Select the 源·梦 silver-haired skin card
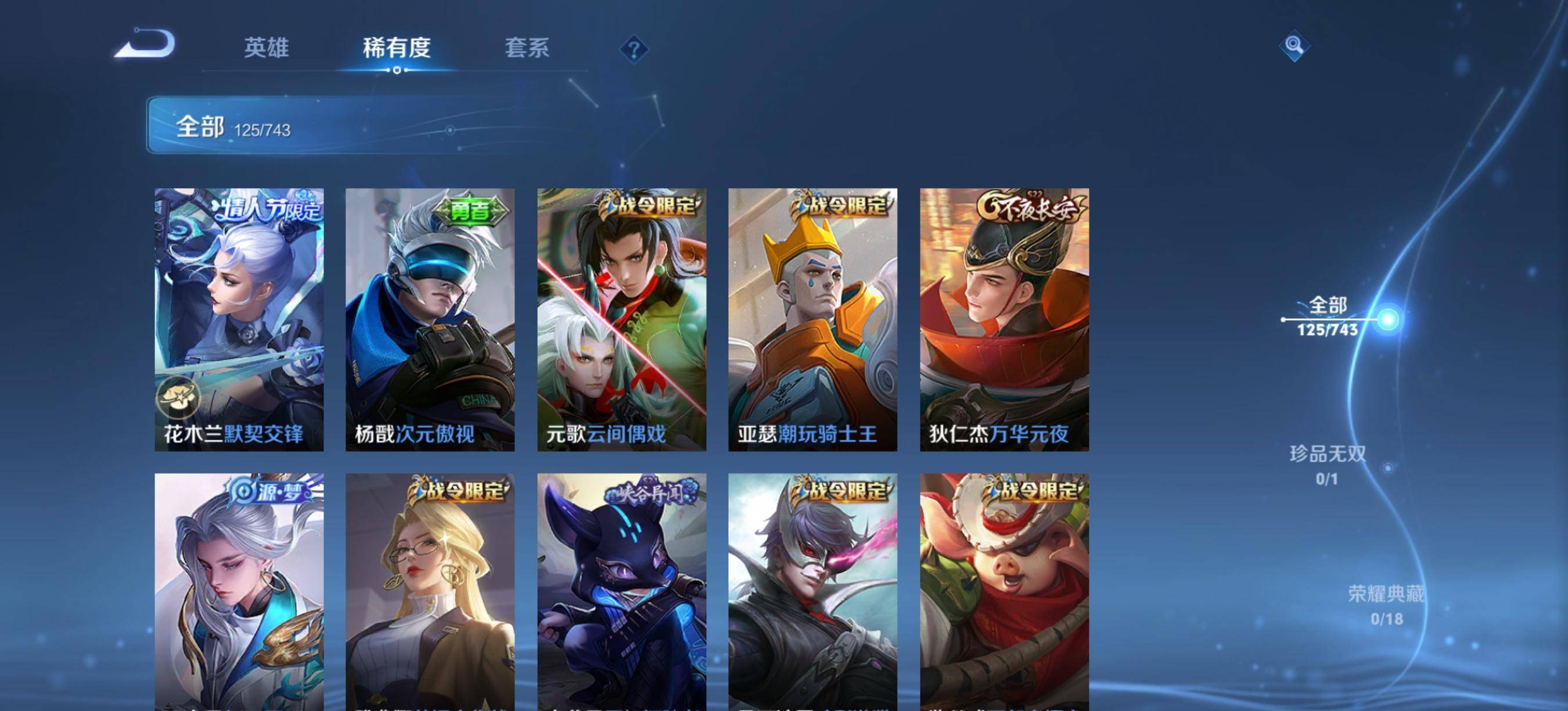 click(239, 591)
